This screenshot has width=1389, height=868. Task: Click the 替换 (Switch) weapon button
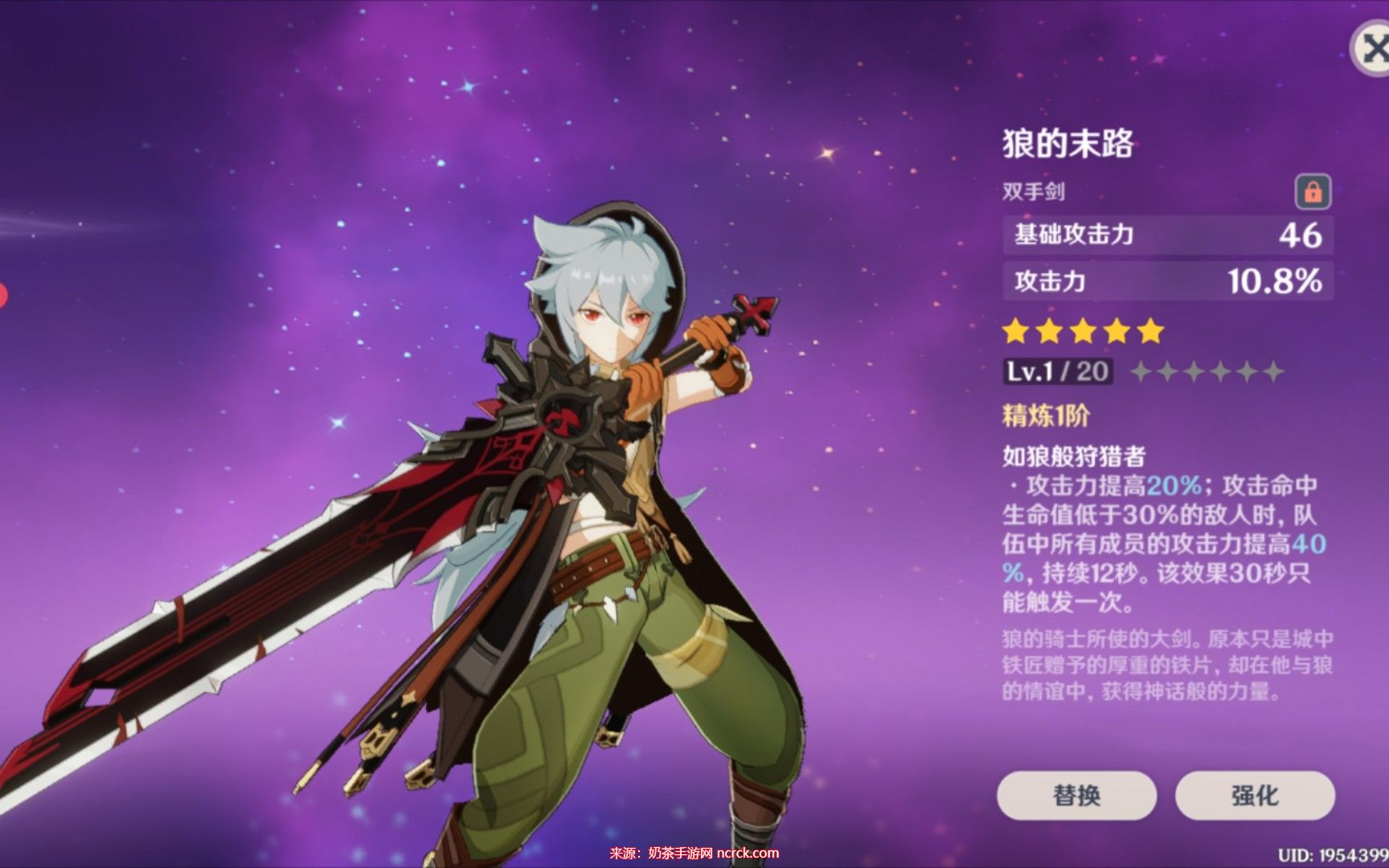click(1076, 795)
